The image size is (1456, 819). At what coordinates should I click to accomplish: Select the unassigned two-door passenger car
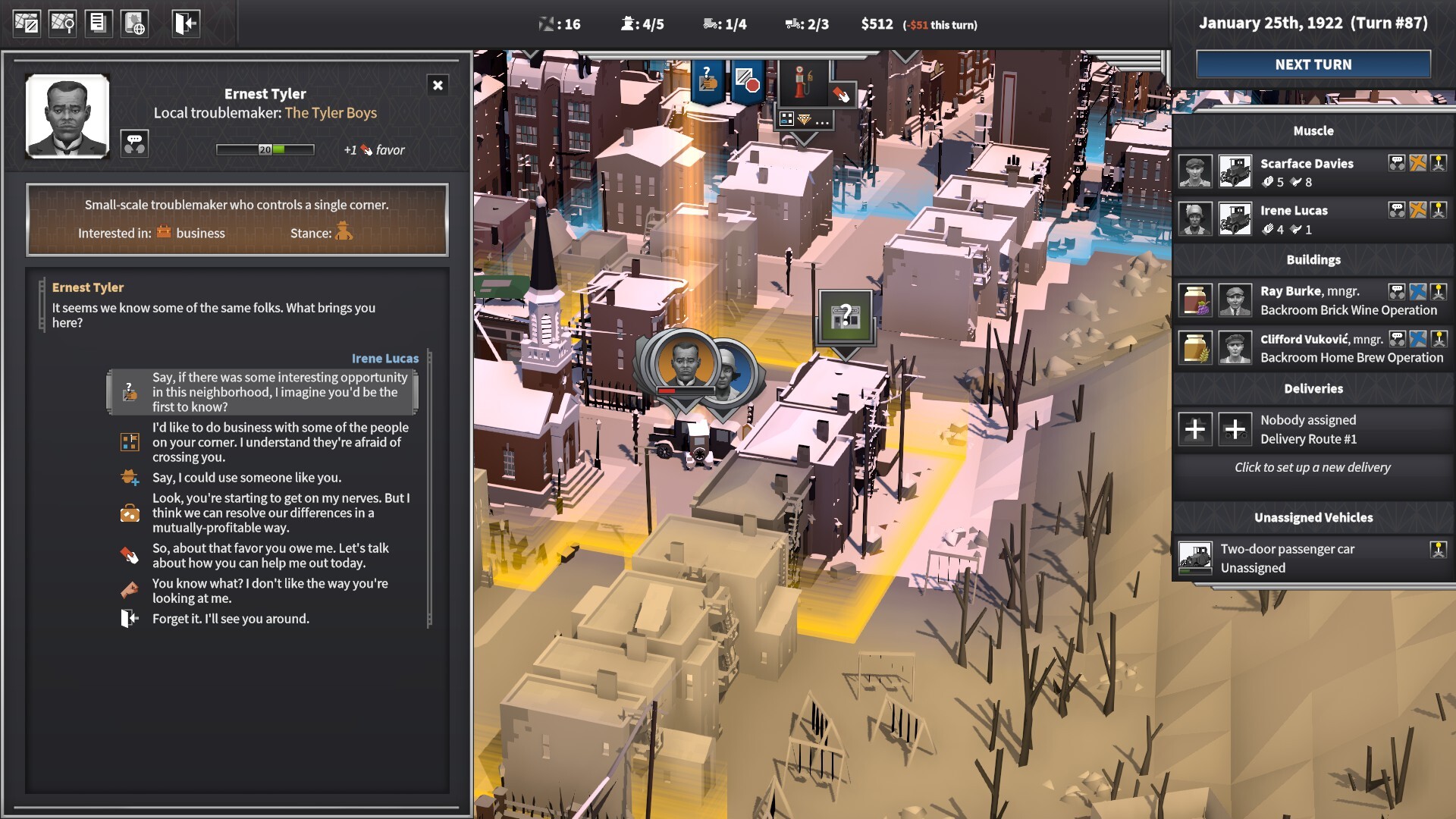point(1287,557)
